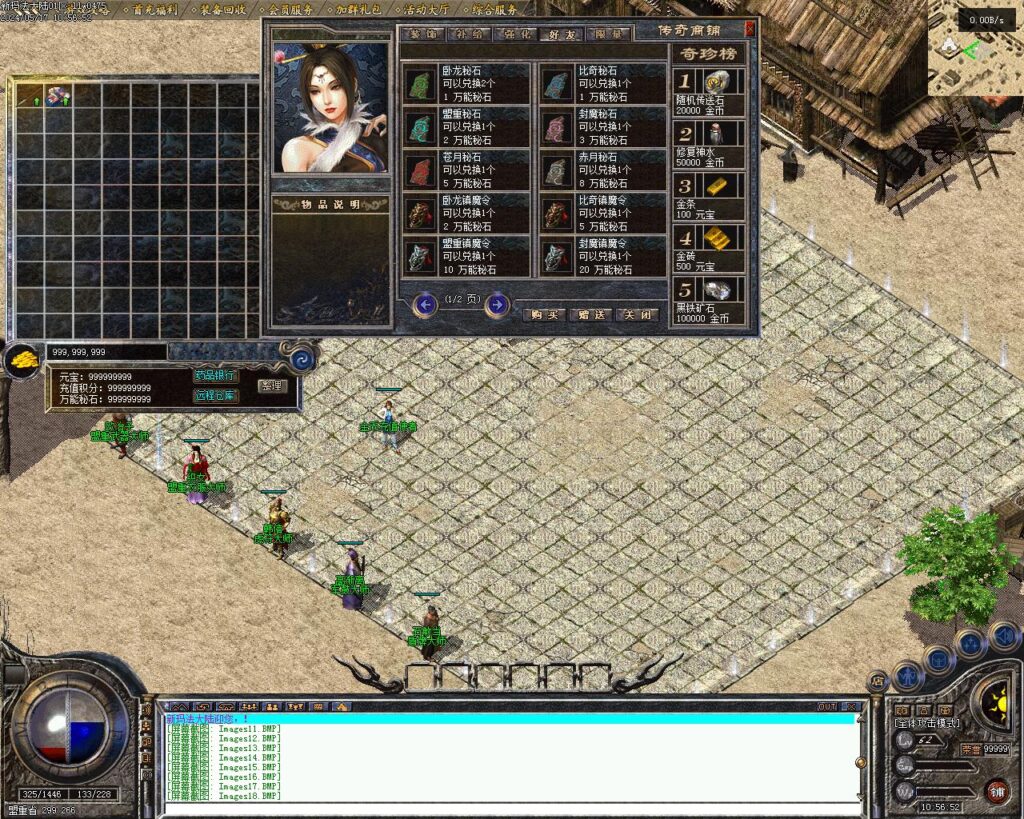The height and width of the screenshot is (819, 1024).
Task: Click the 购买 (buy) button
Action: point(544,314)
